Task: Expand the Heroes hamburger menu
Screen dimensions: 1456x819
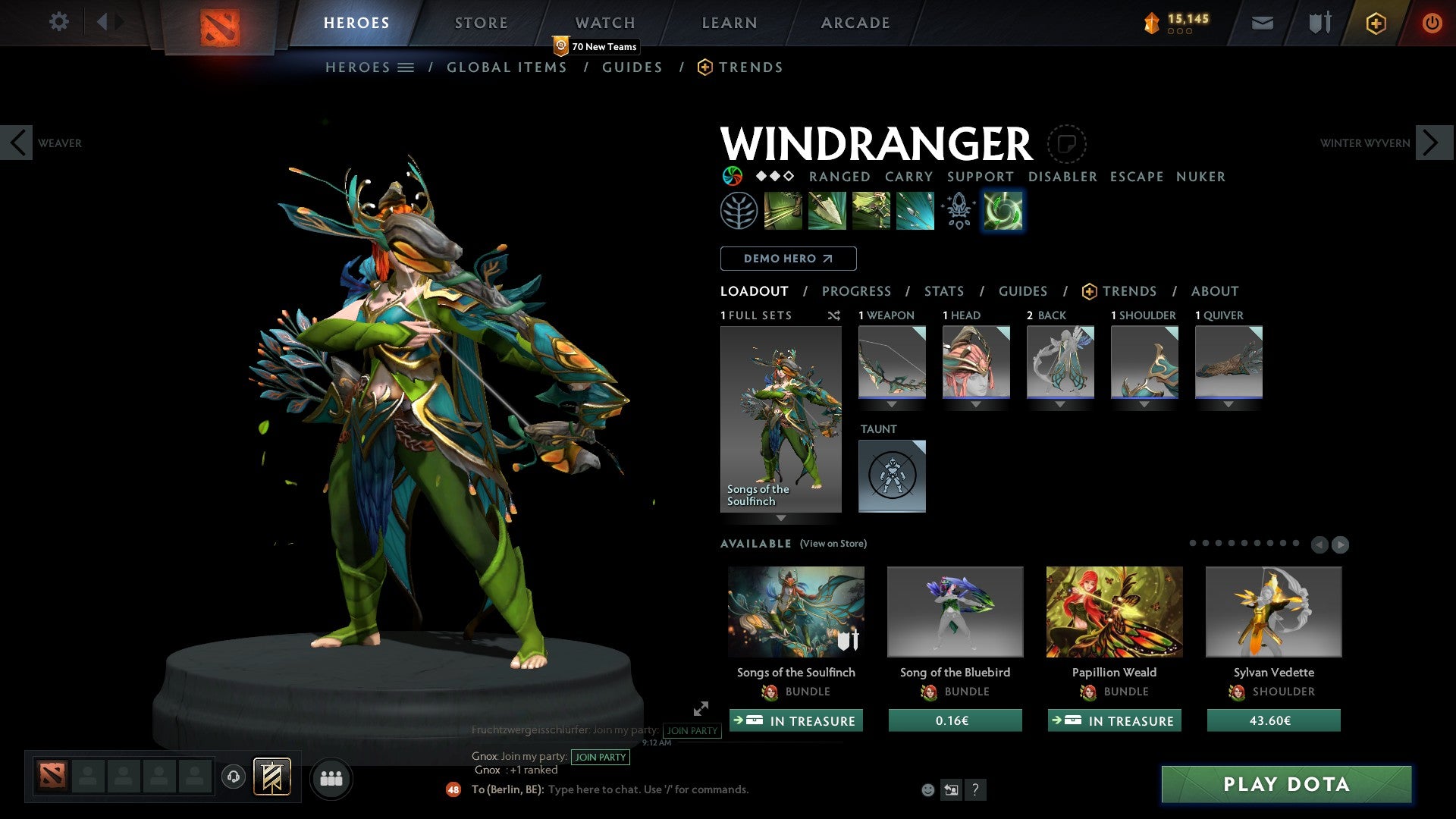Action: click(405, 67)
